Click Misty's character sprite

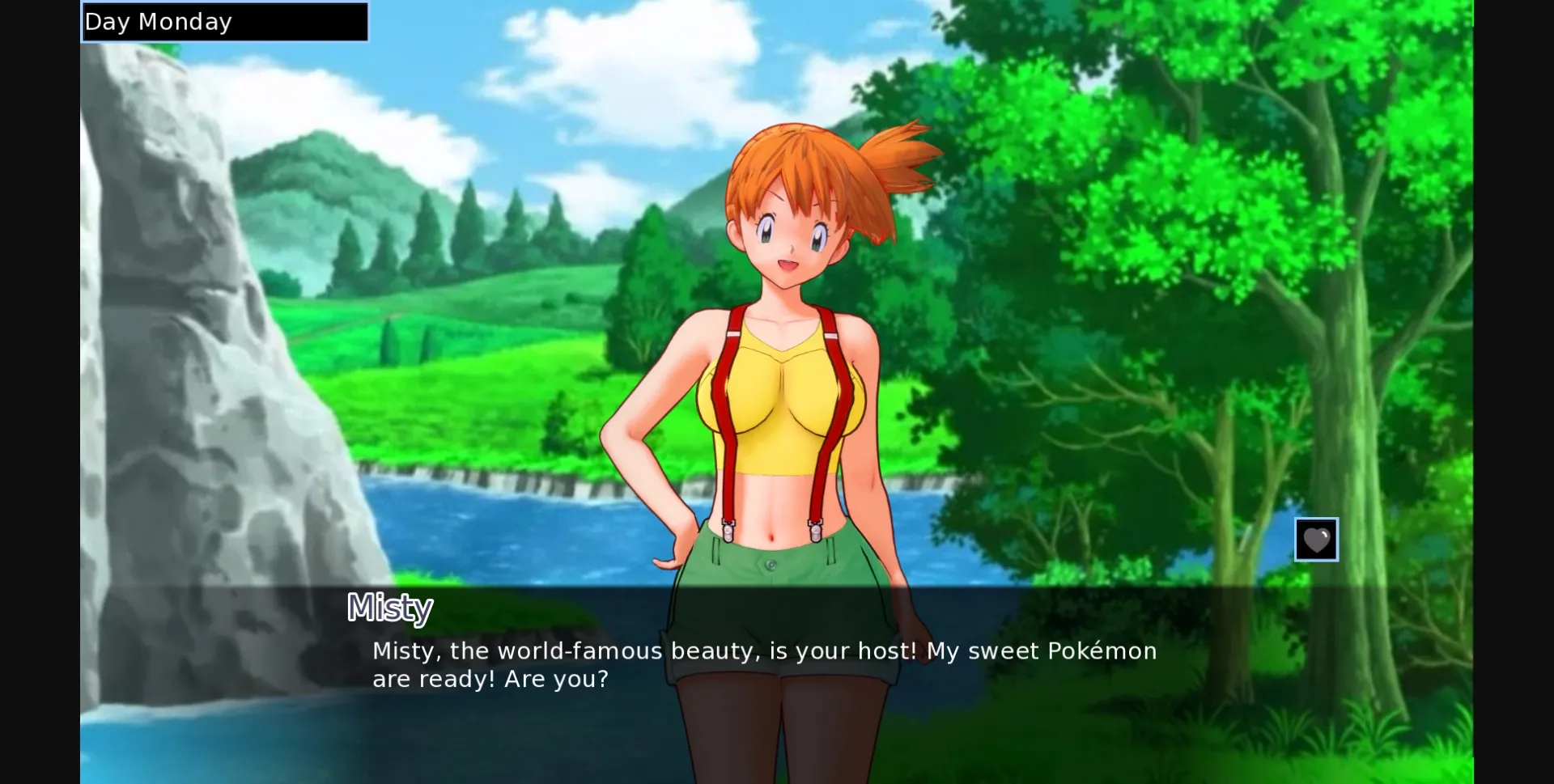777,364
